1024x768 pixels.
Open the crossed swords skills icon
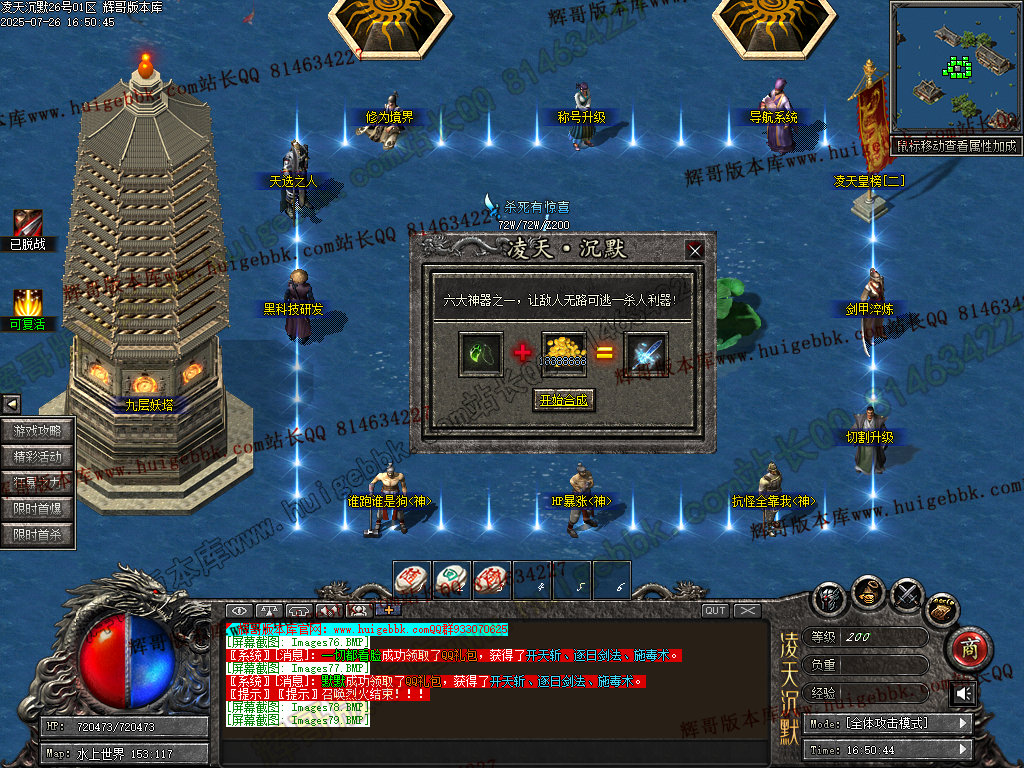pyautogui.click(x=907, y=595)
